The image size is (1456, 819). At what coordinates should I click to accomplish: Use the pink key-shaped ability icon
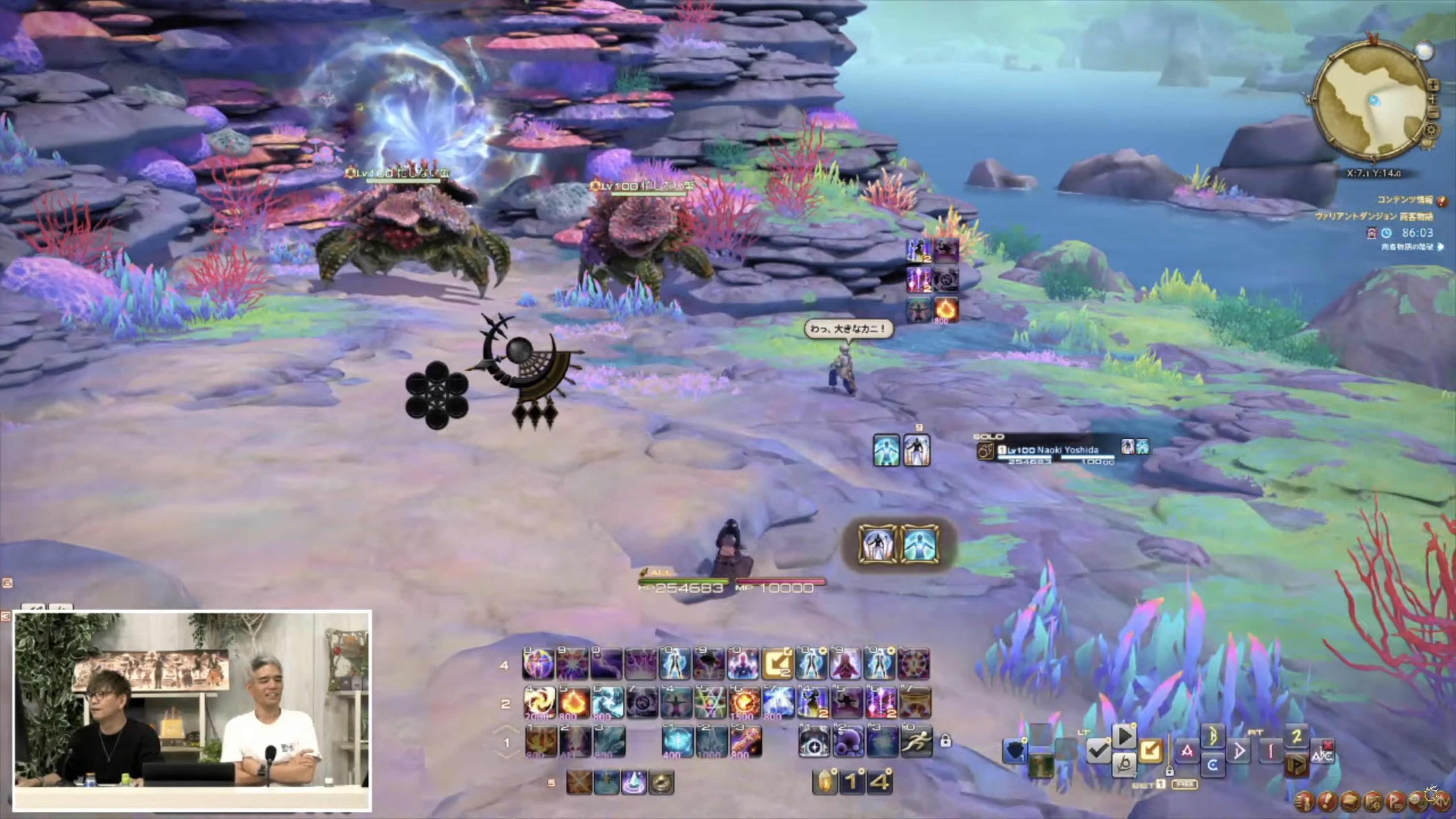coord(746,742)
